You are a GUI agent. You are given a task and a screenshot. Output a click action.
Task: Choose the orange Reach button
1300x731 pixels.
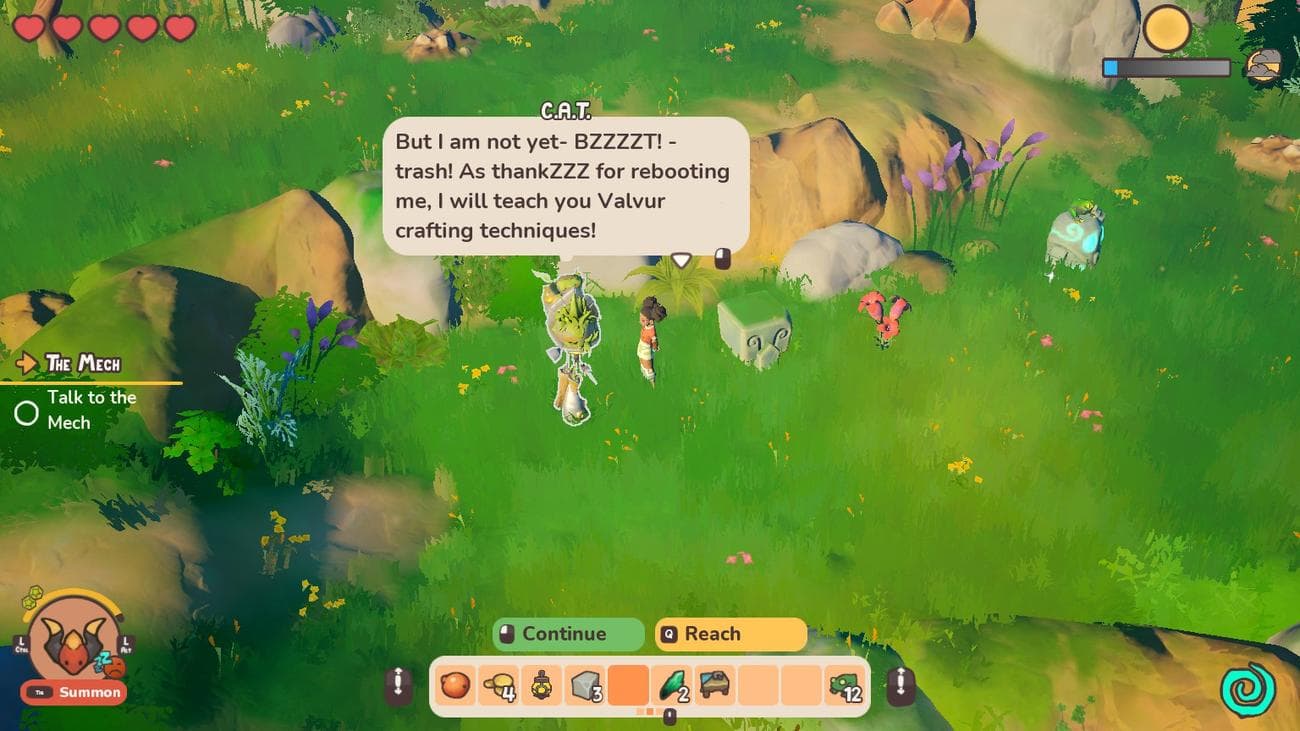coord(730,634)
